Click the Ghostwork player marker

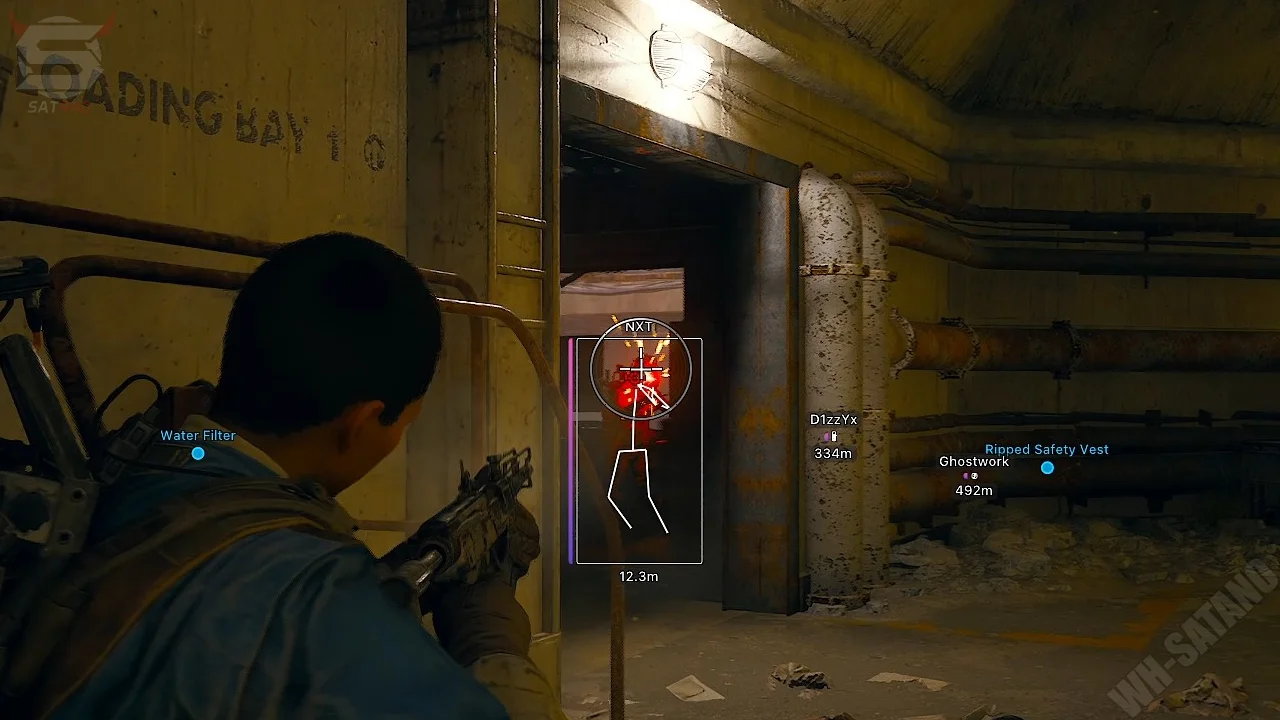[970, 476]
